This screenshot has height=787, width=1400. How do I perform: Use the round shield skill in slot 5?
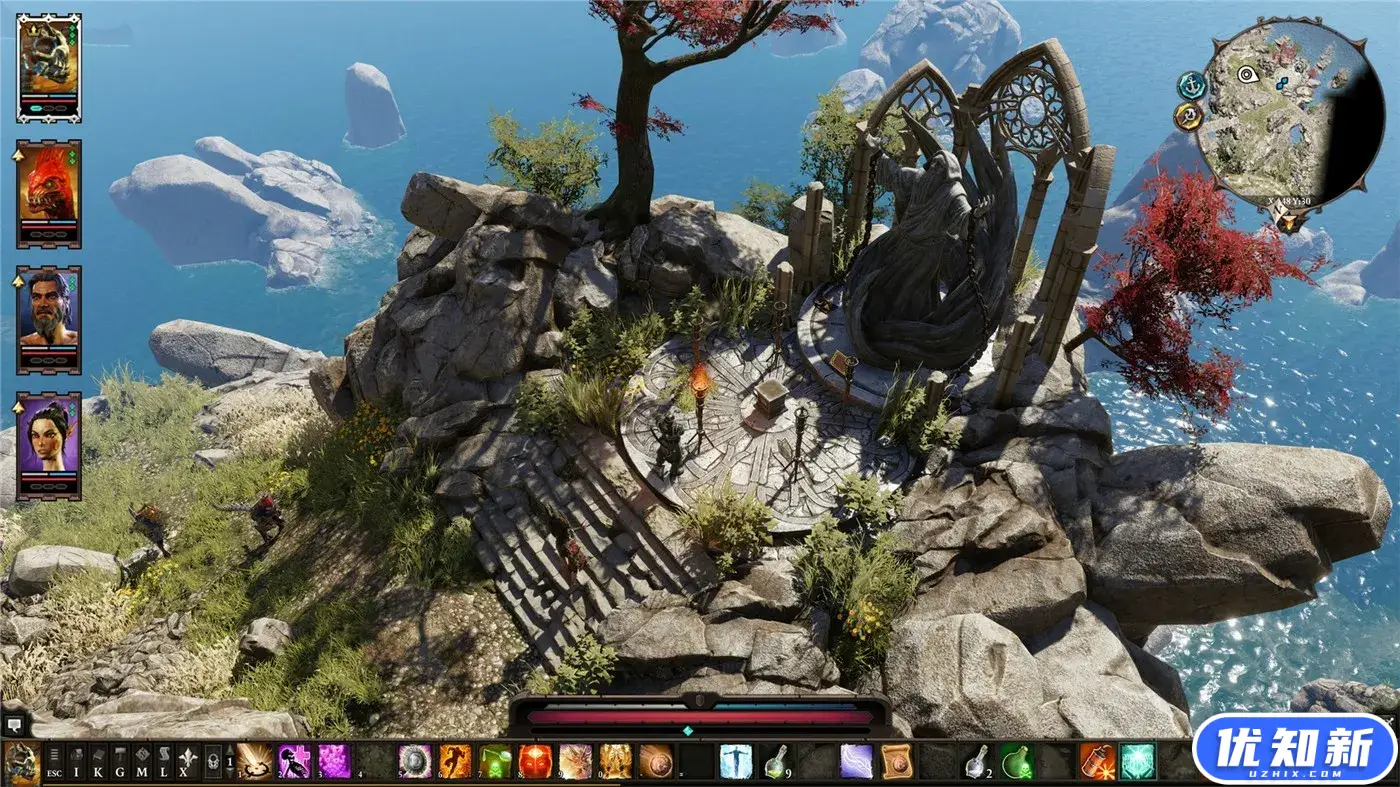tap(414, 761)
